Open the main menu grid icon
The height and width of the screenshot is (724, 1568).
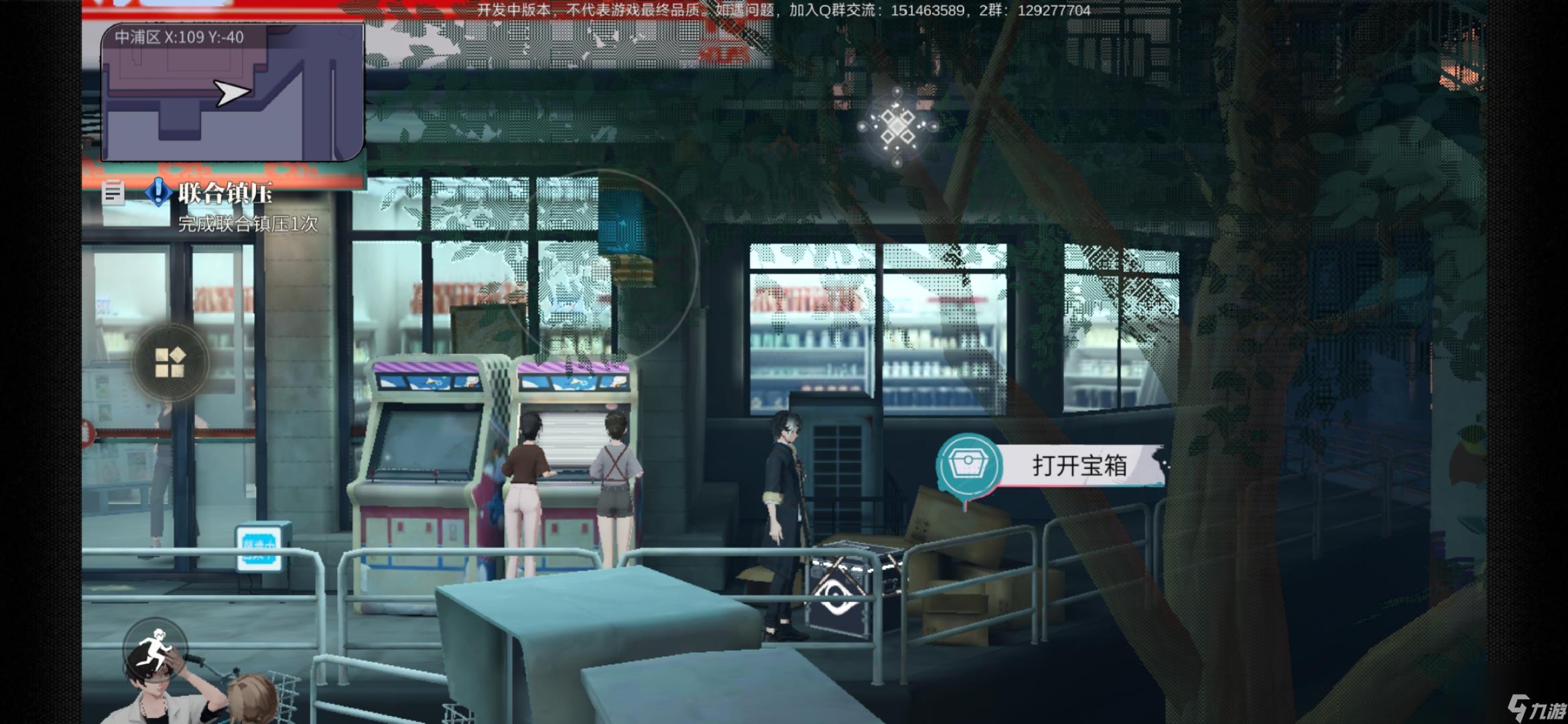click(x=172, y=362)
